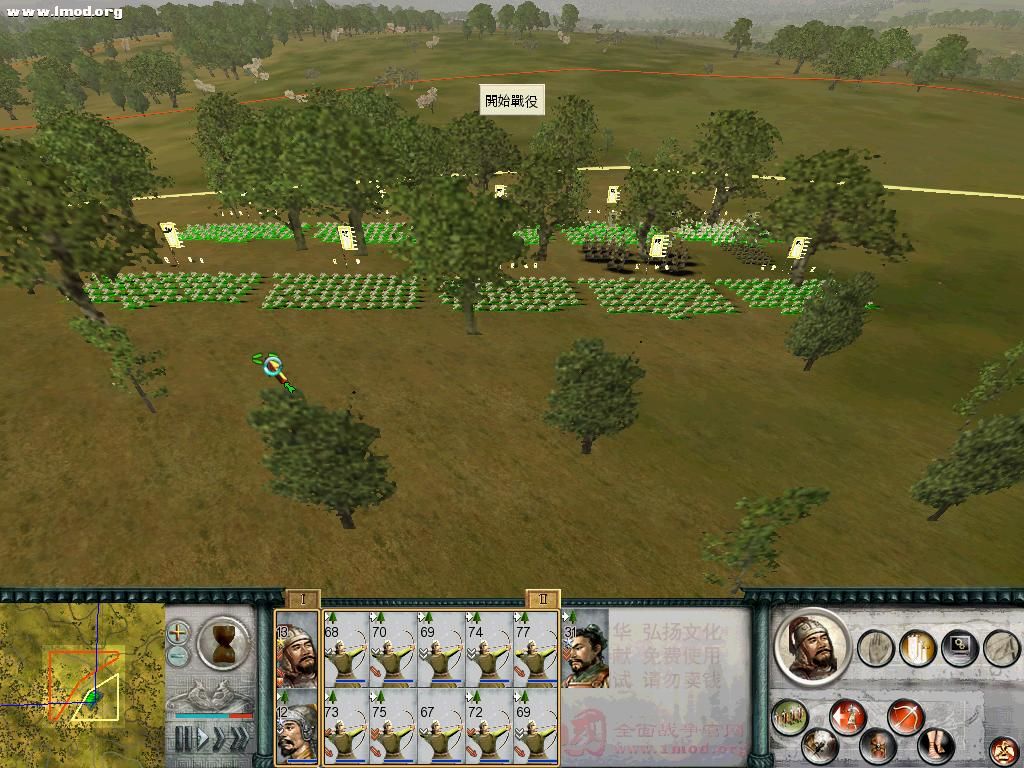Image resolution: width=1024 pixels, height=768 pixels.
Task: Toggle guard mode with the shield icon
Action: tap(878, 746)
